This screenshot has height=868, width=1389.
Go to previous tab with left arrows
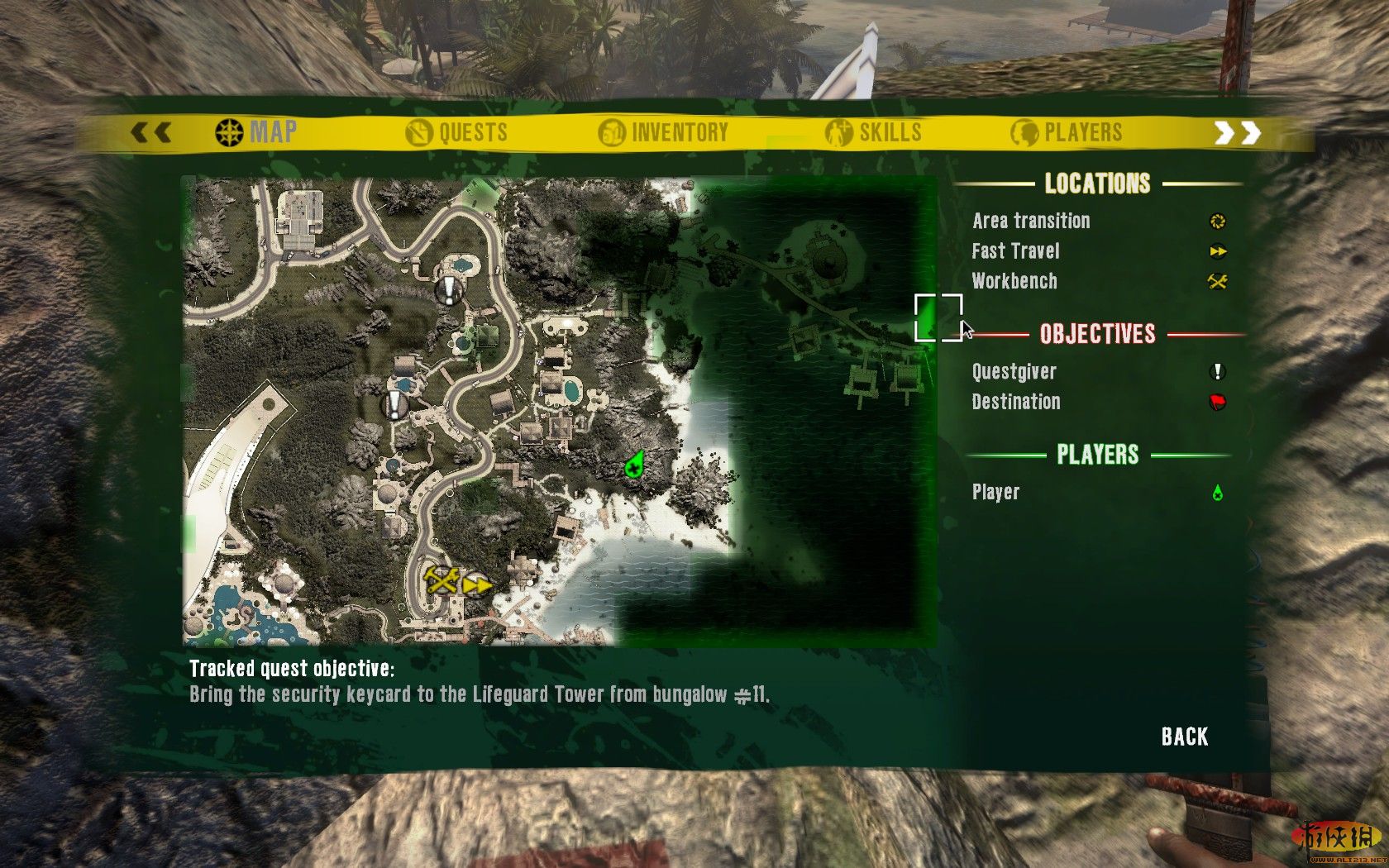click(151, 132)
